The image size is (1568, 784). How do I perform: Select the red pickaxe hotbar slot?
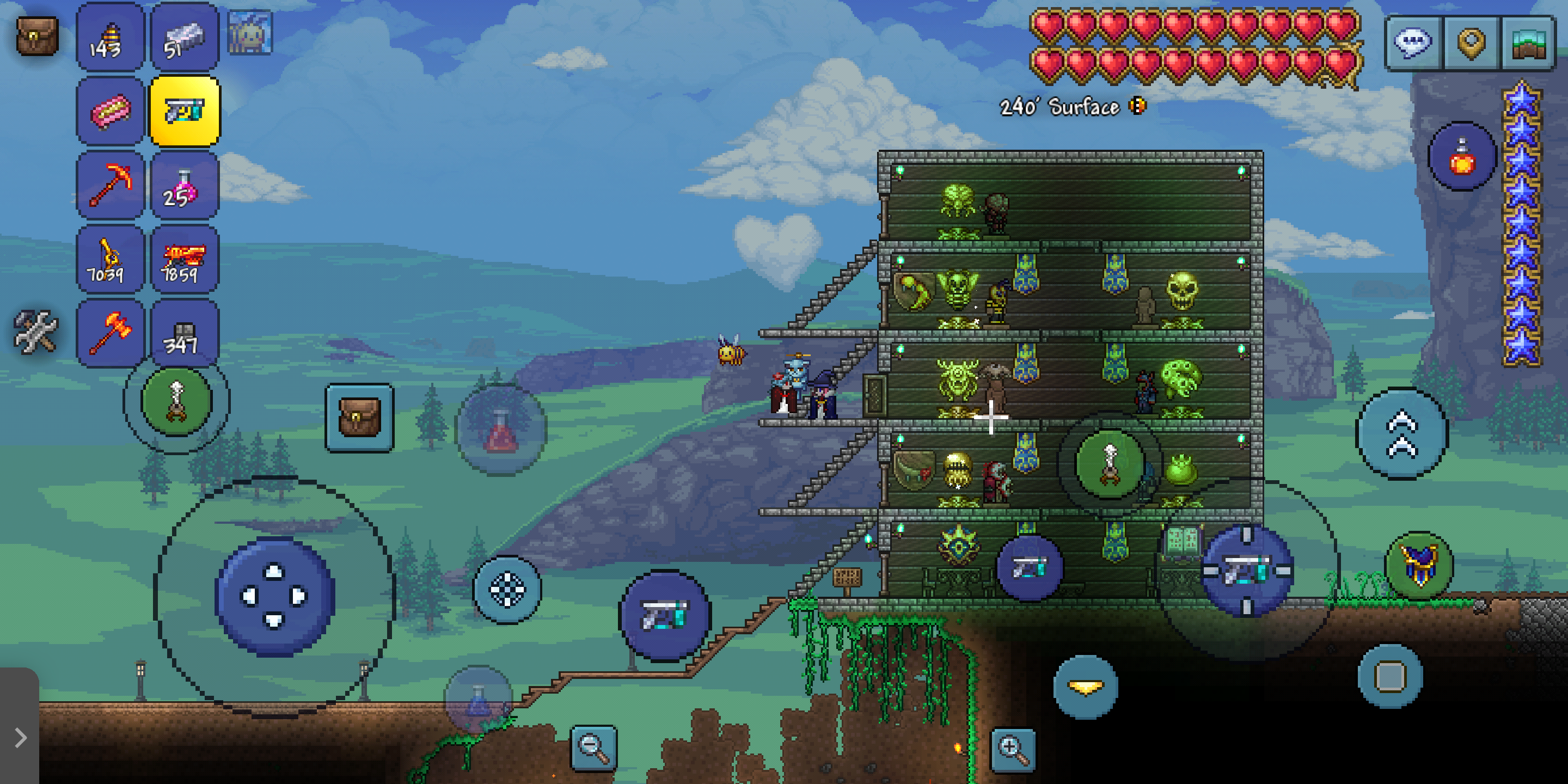coord(110,185)
